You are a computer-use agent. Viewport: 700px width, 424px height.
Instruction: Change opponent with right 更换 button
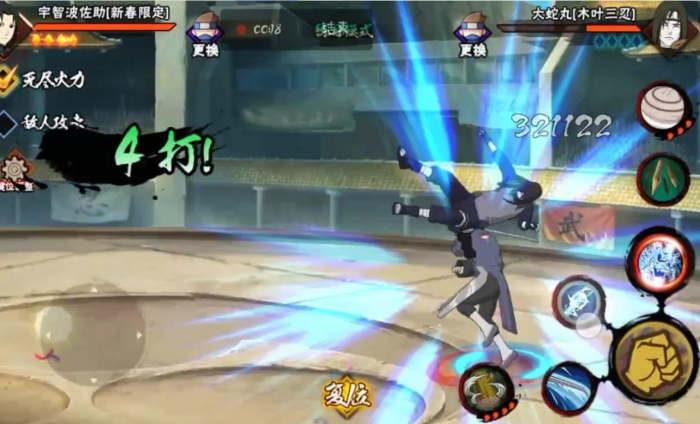click(471, 36)
